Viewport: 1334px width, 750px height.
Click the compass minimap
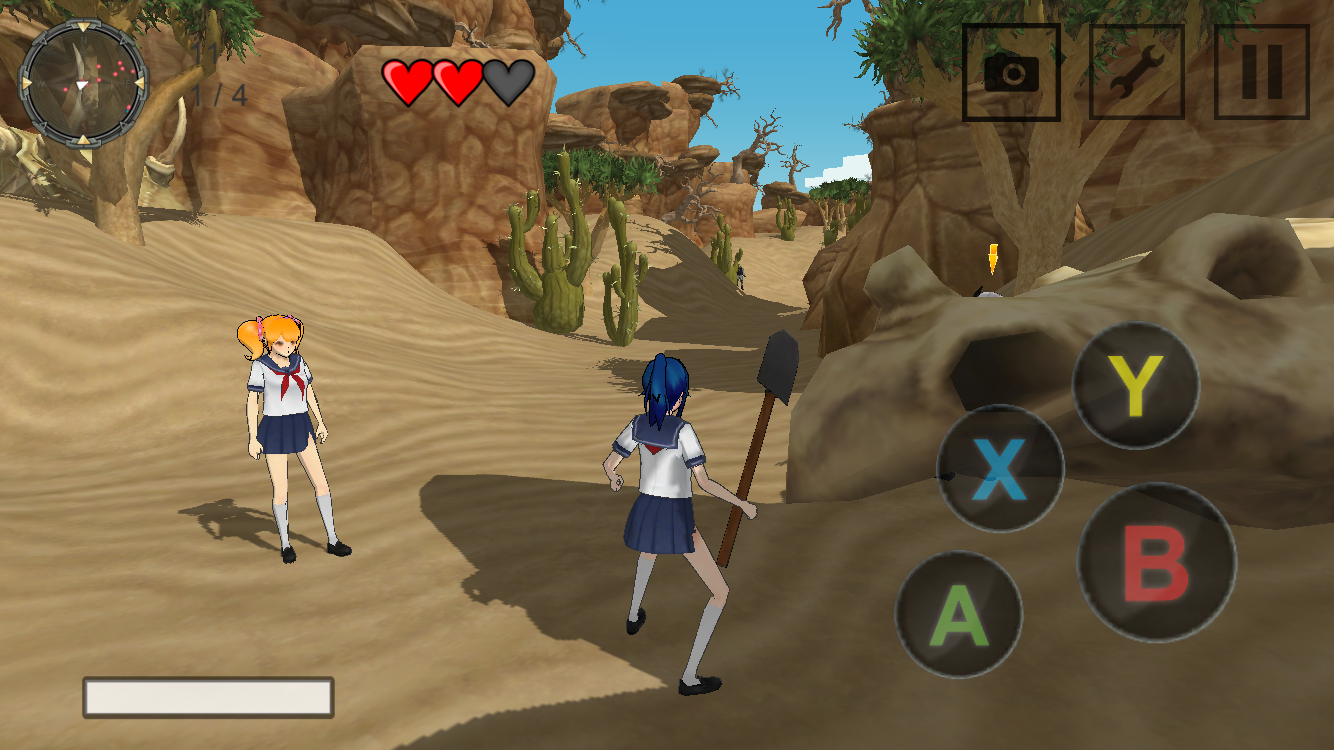click(83, 83)
